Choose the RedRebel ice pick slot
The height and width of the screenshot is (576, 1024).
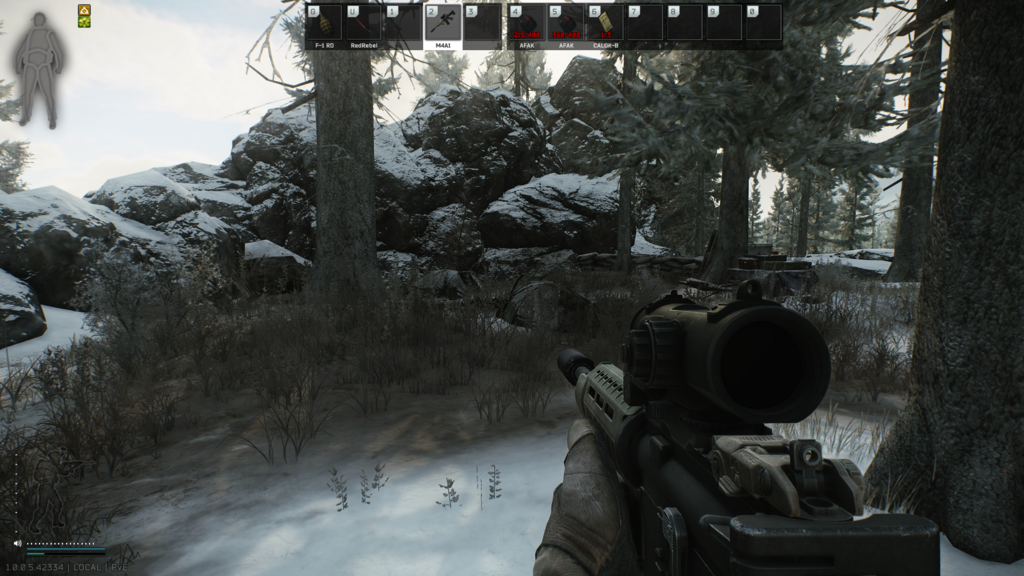click(364, 25)
